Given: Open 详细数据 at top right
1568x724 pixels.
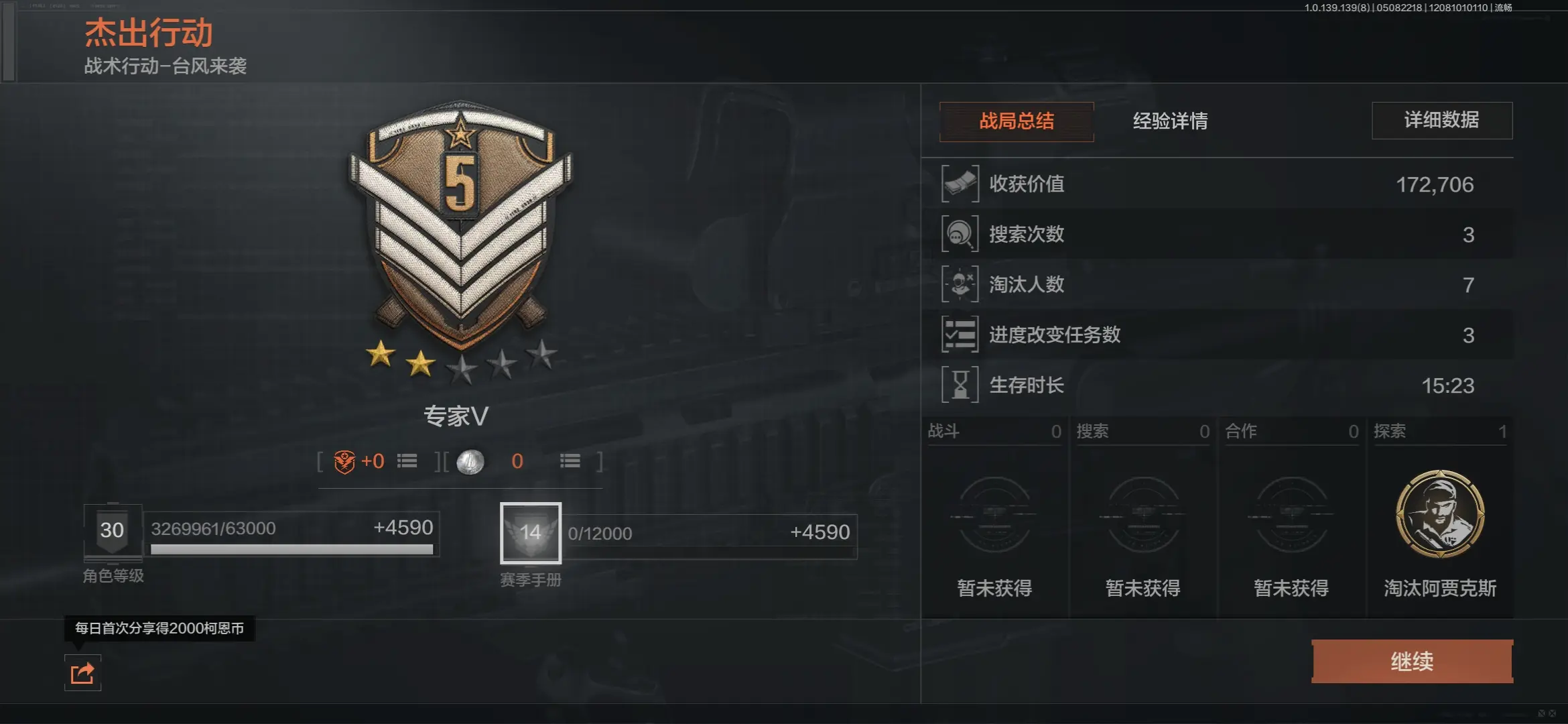Looking at the screenshot, I should tap(1442, 121).
